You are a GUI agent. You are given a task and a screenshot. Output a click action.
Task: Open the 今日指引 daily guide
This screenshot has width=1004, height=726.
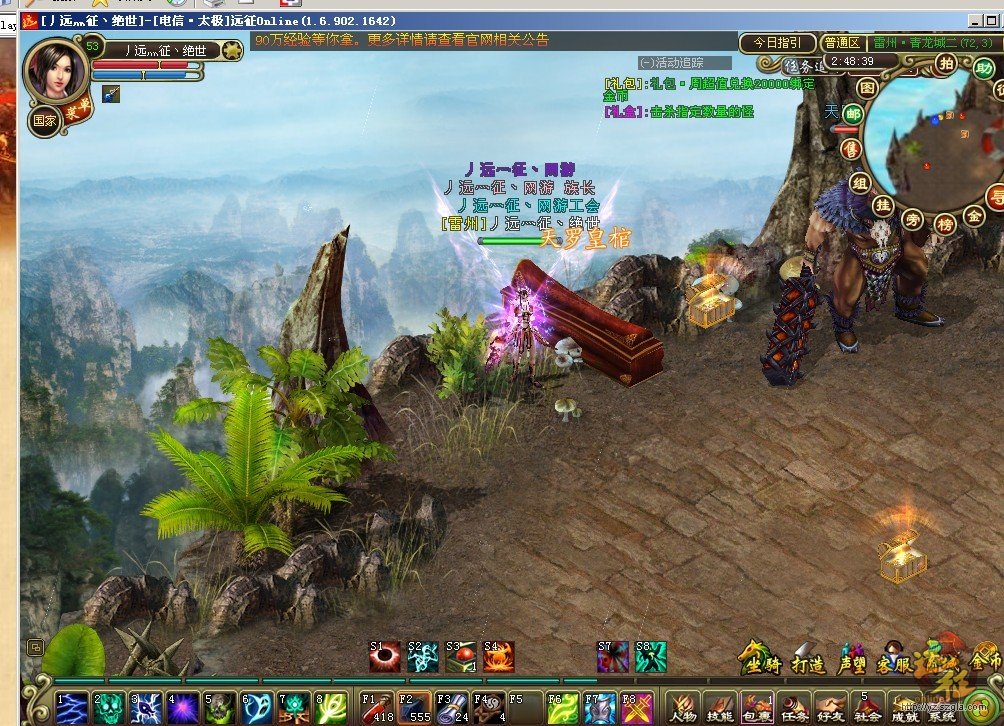point(777,43)
